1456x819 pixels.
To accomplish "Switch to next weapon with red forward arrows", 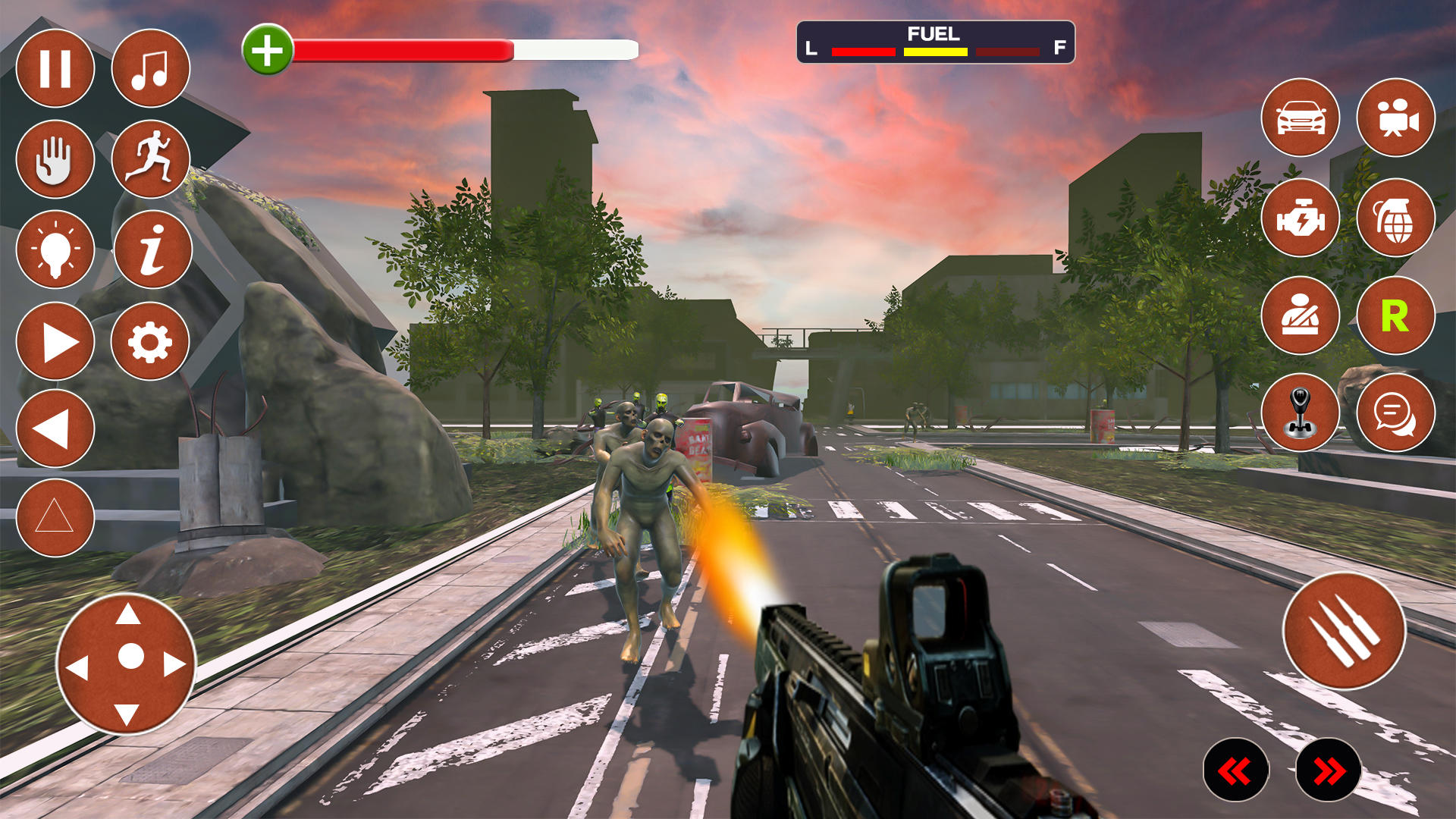I will (1329, 770).
